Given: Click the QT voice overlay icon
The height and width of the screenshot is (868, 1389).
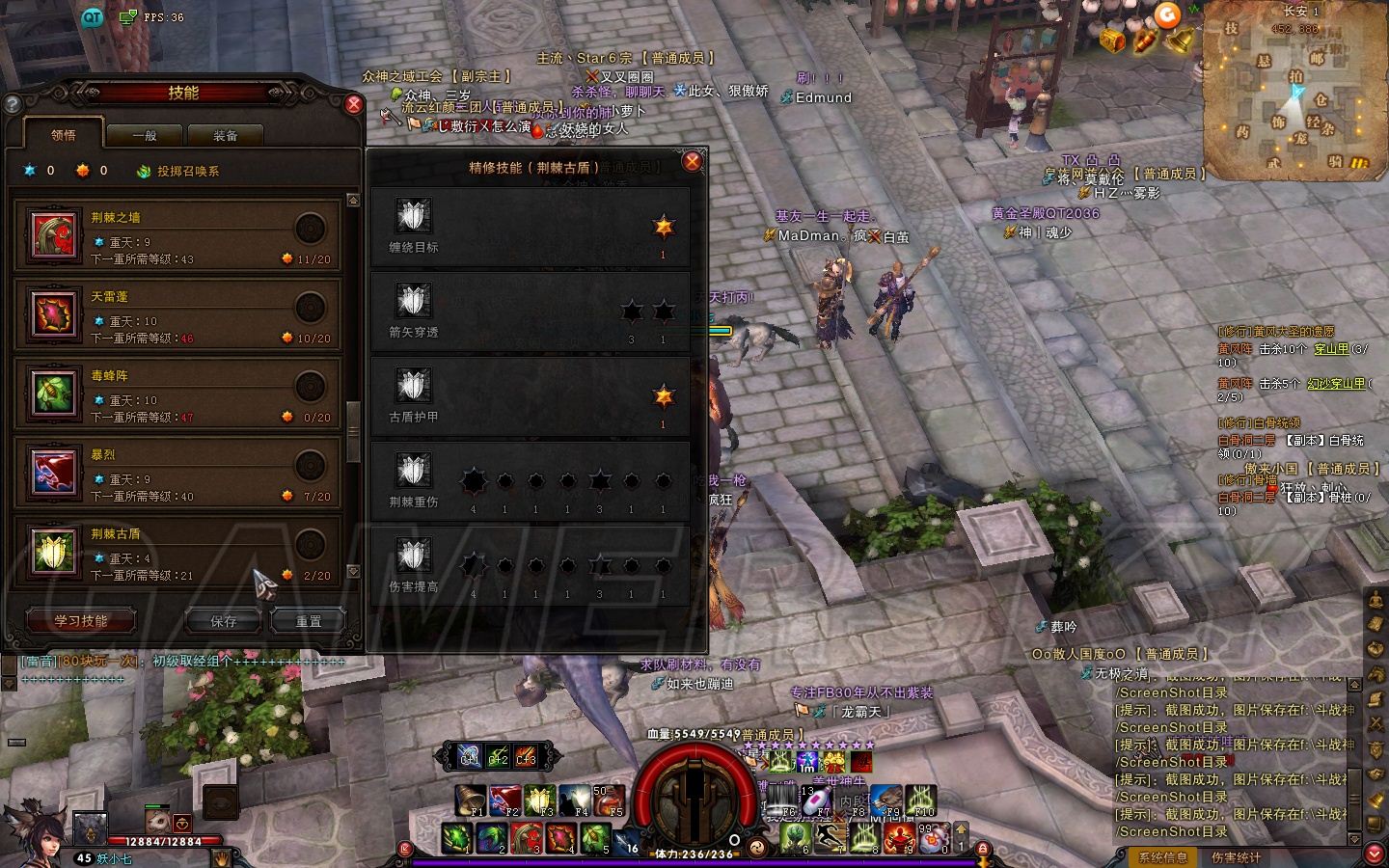Looking at the screenshot, I should 92,16.
